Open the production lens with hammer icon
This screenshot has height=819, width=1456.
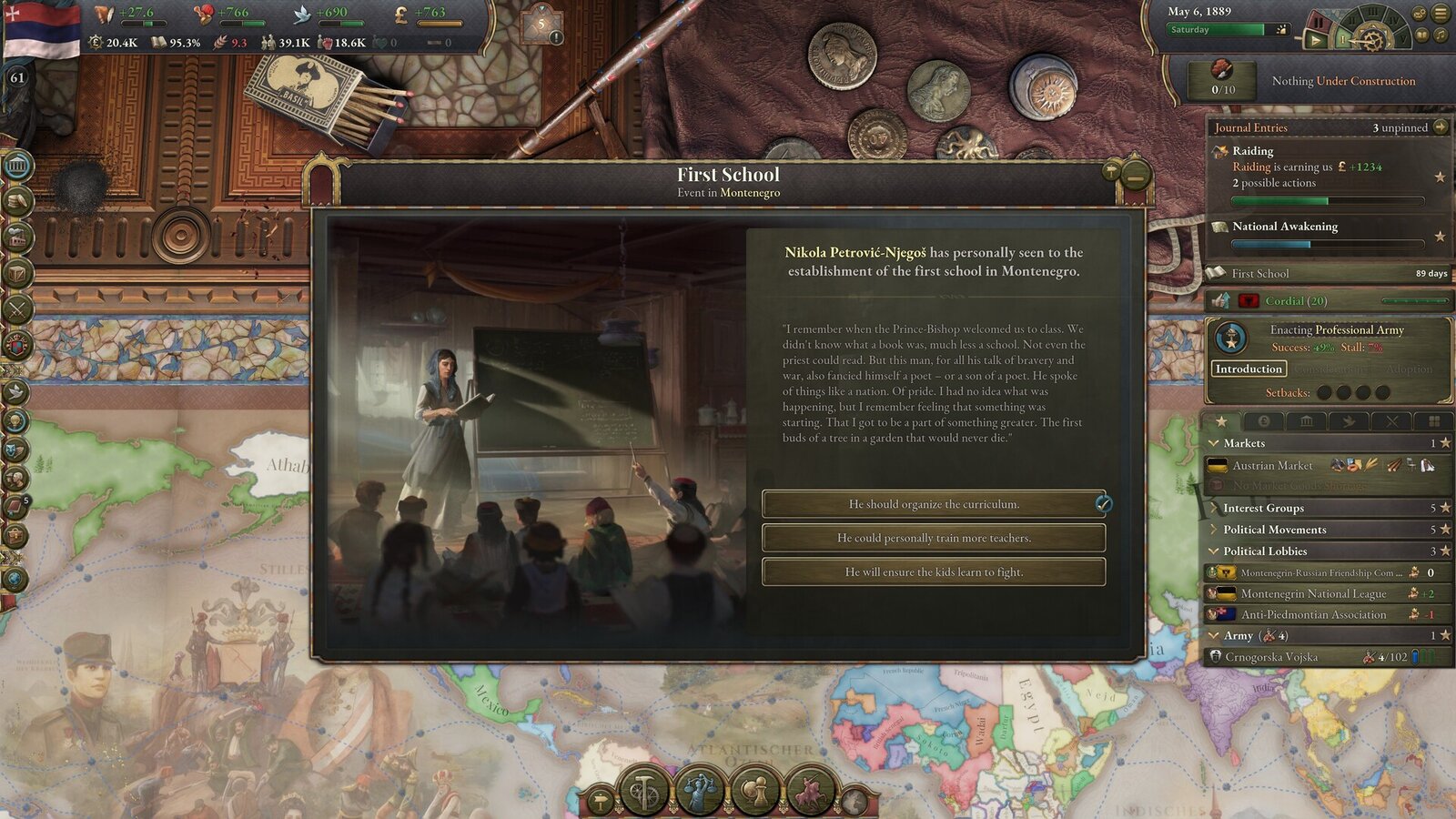642,790
